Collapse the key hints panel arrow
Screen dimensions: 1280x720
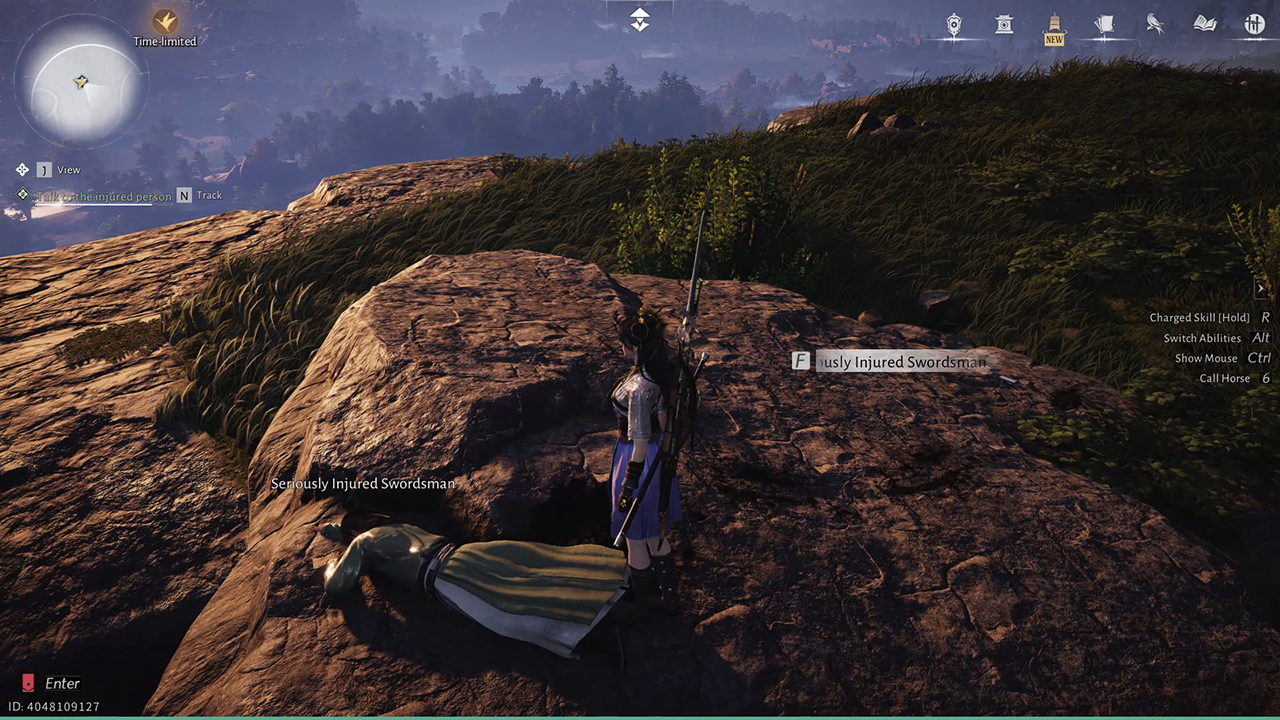[1262, 288]
